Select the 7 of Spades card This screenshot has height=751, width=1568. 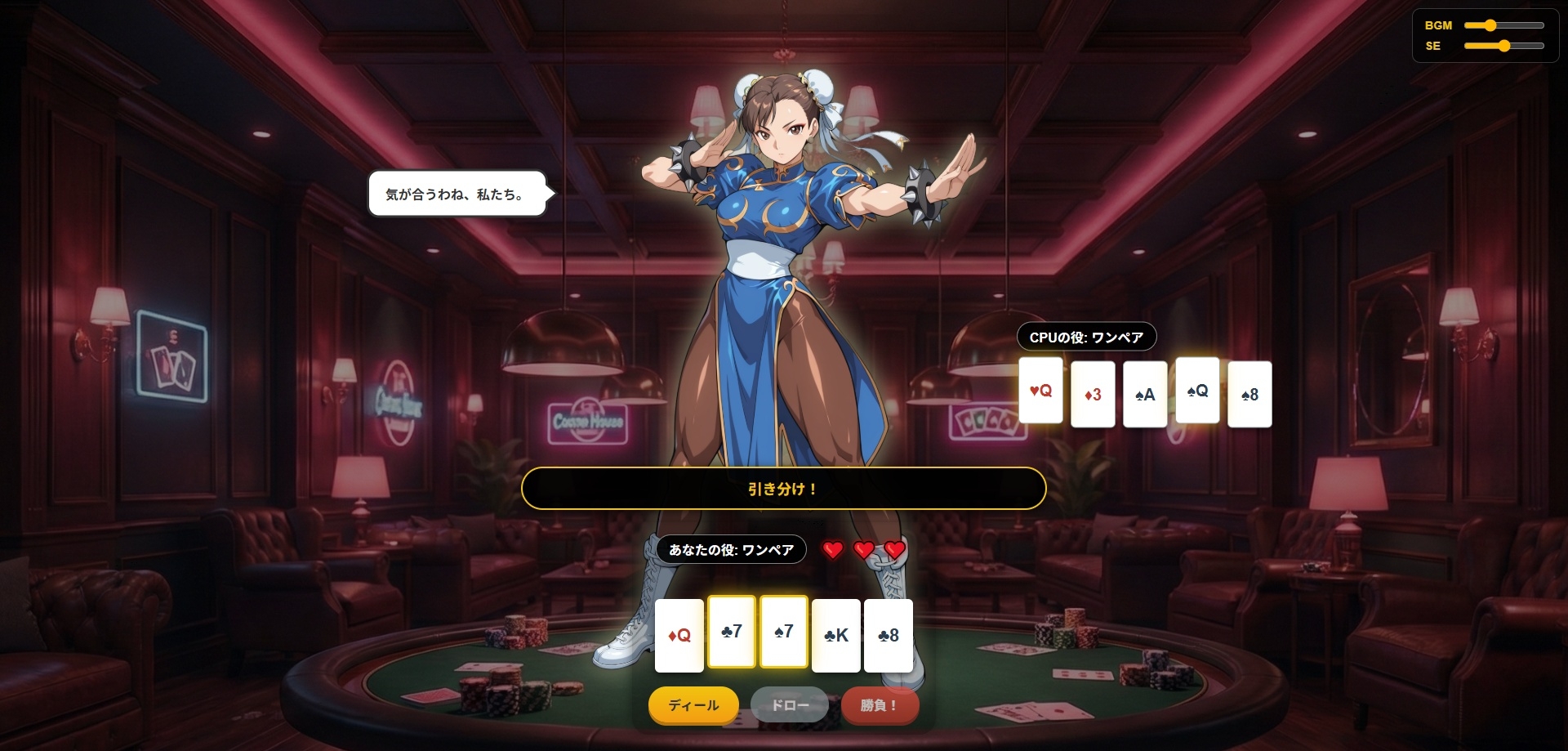[784, 632]
